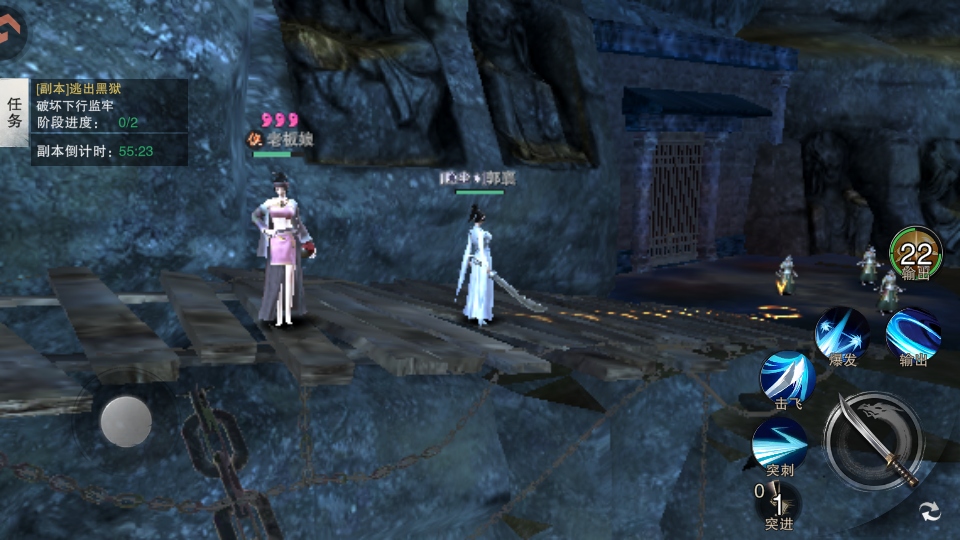Tap the orange logo button in the corner
Viewport: 960px width, 540px height.
[x=11, y=32]
